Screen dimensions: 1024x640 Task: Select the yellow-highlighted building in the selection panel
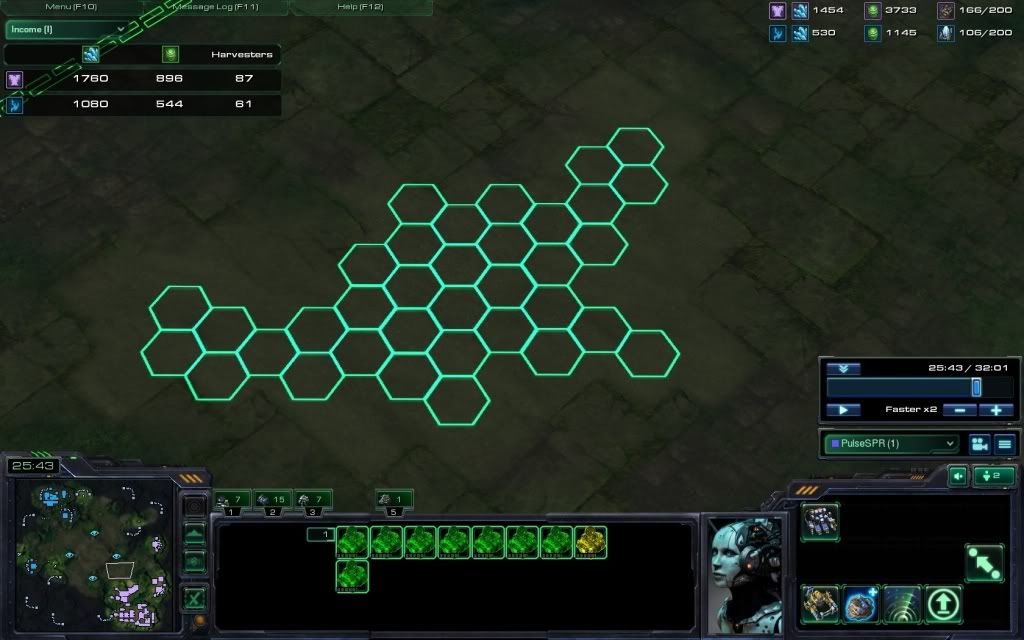590,542
